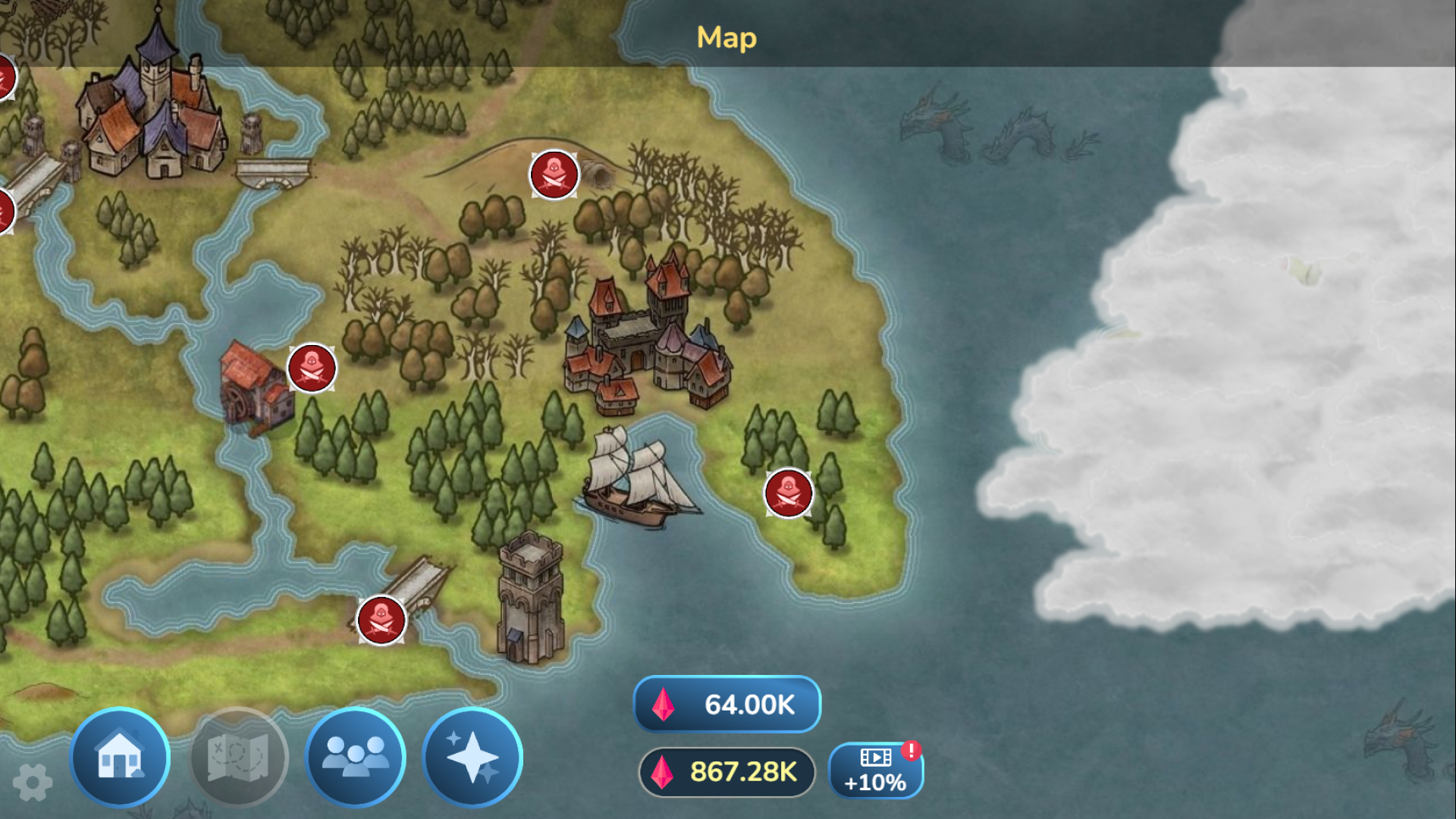Open the +10% video reward offer
This screenshot has height=819, width=1456.
(877, 770)
